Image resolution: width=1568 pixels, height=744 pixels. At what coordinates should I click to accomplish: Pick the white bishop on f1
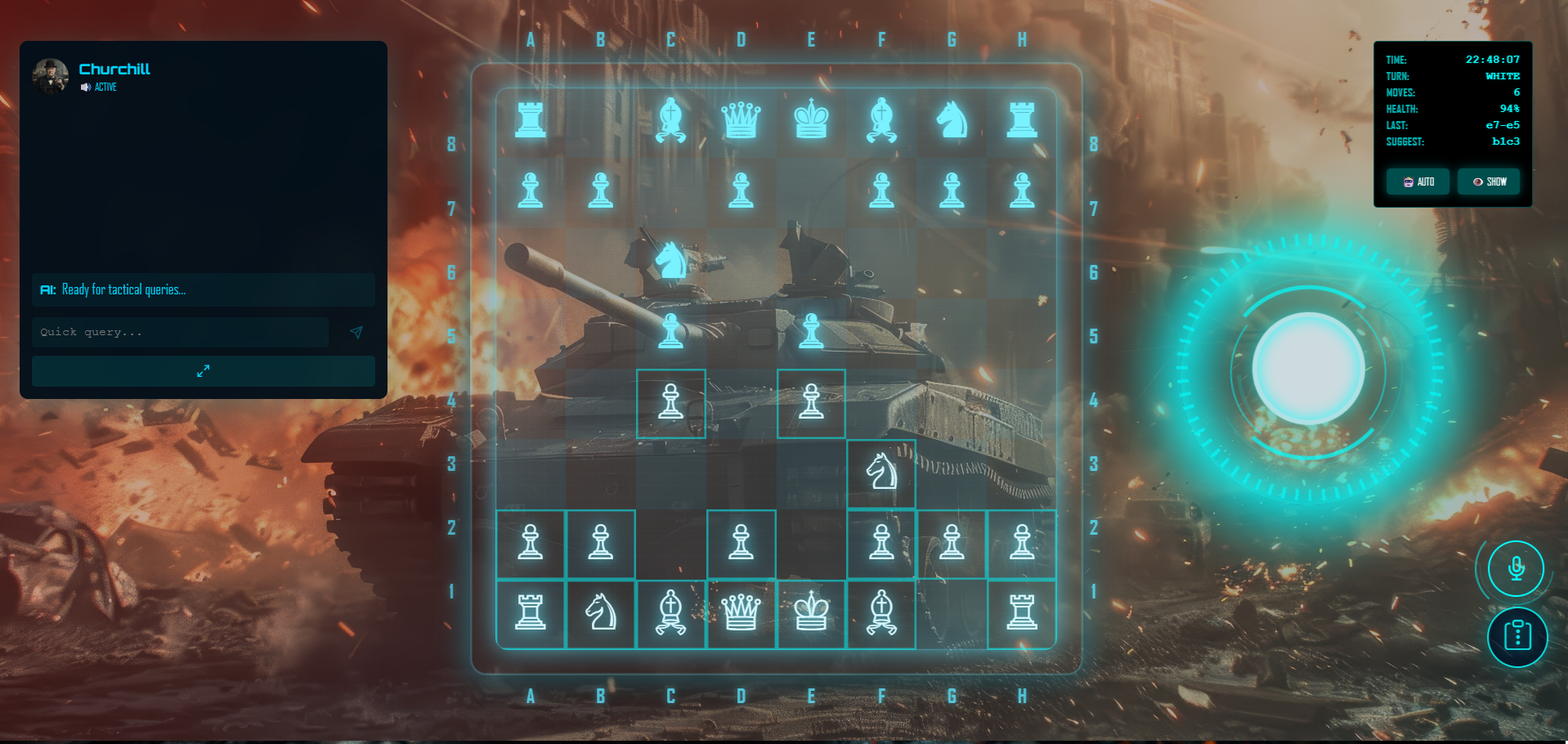[881, 612]
